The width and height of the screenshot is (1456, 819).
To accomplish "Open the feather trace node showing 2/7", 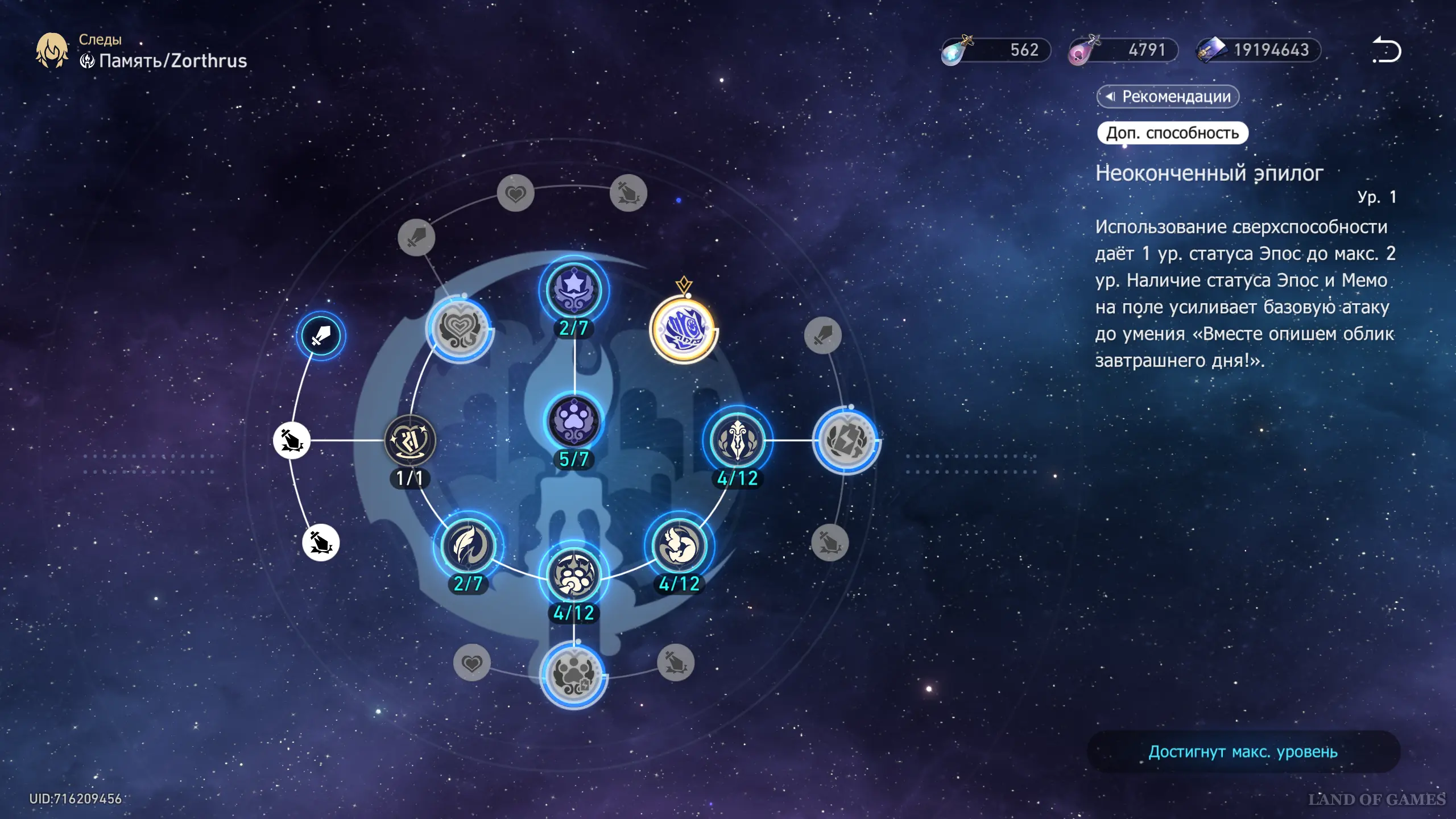I will coord(468,545).
